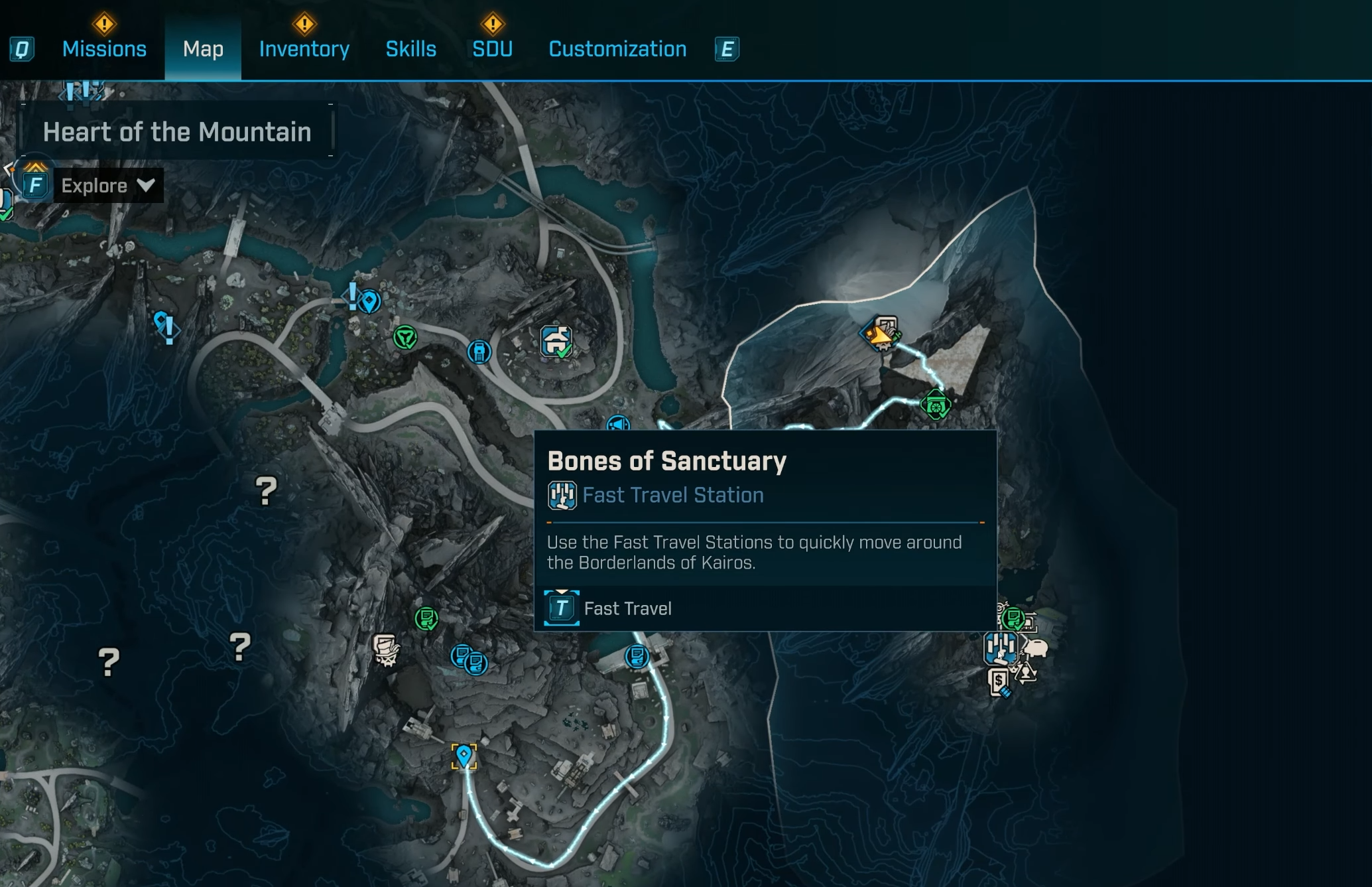
Task: Switch to the Inventory tab
Action: 304,49
